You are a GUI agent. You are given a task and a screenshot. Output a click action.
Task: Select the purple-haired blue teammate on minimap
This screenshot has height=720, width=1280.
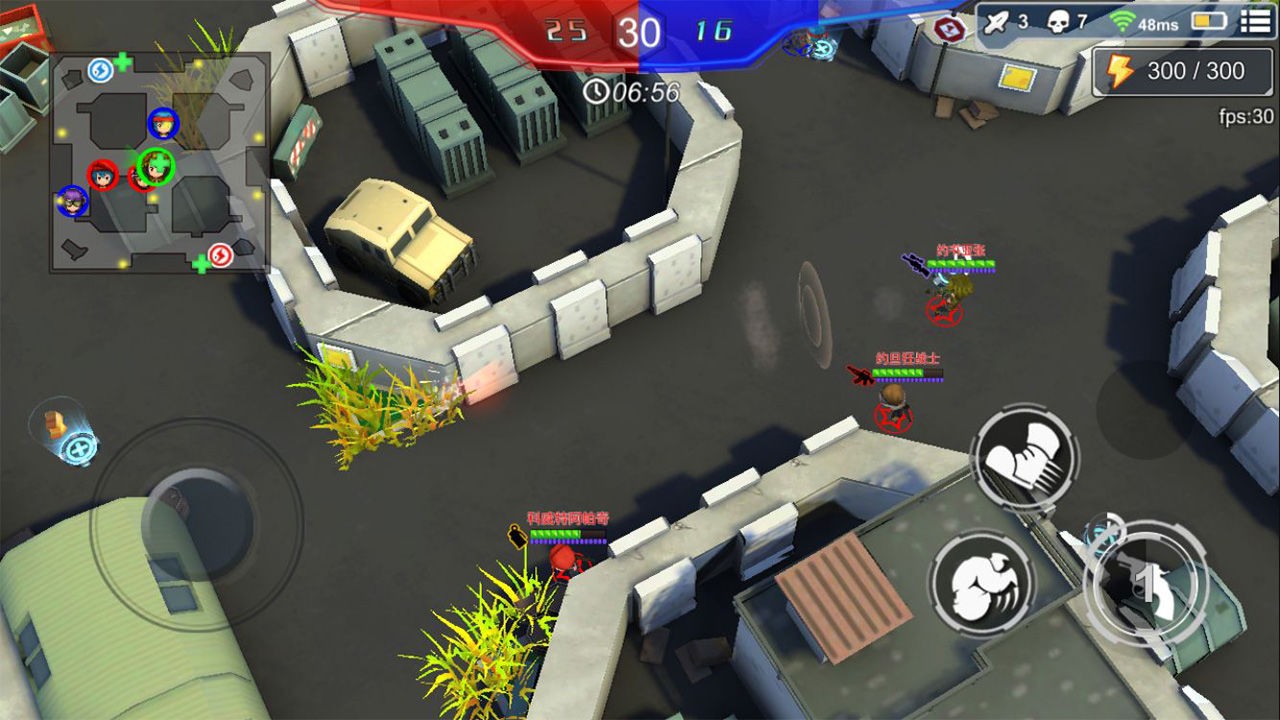72,201
